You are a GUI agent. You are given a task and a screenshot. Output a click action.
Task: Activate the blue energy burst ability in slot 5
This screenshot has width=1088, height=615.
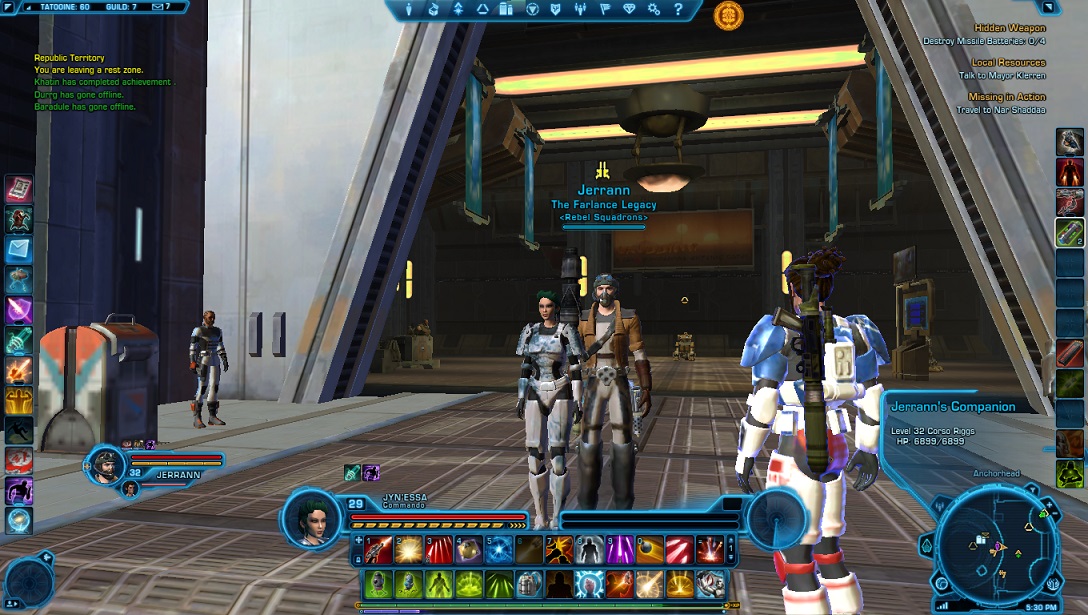pos(499,550)
